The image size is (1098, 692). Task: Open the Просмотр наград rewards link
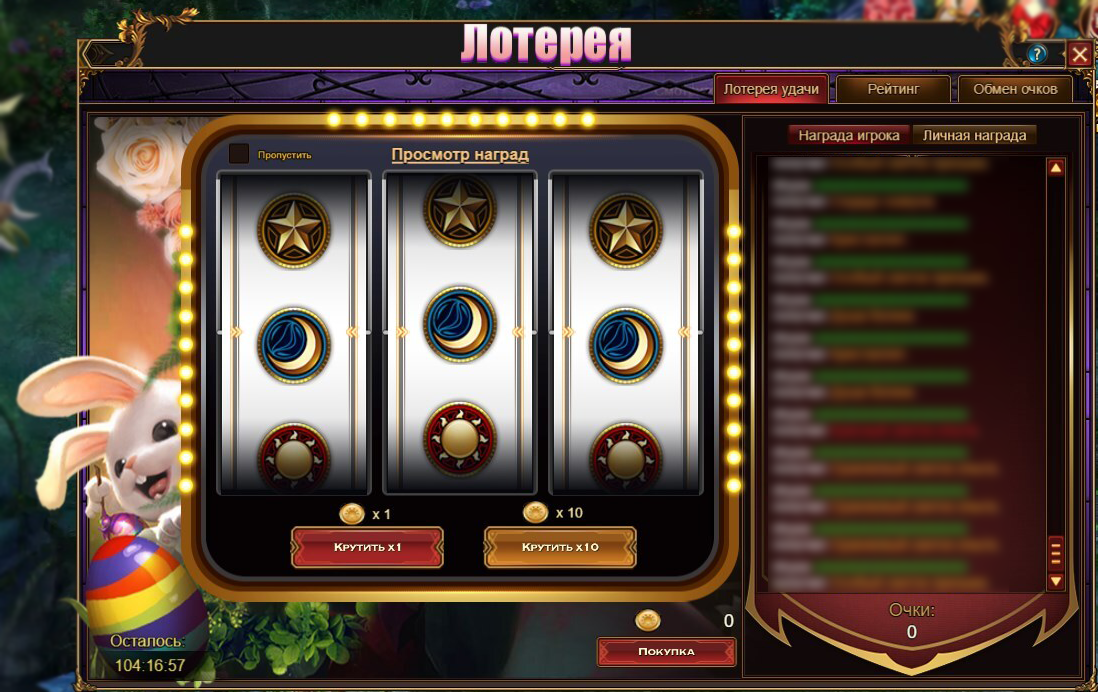pos(460,155)
